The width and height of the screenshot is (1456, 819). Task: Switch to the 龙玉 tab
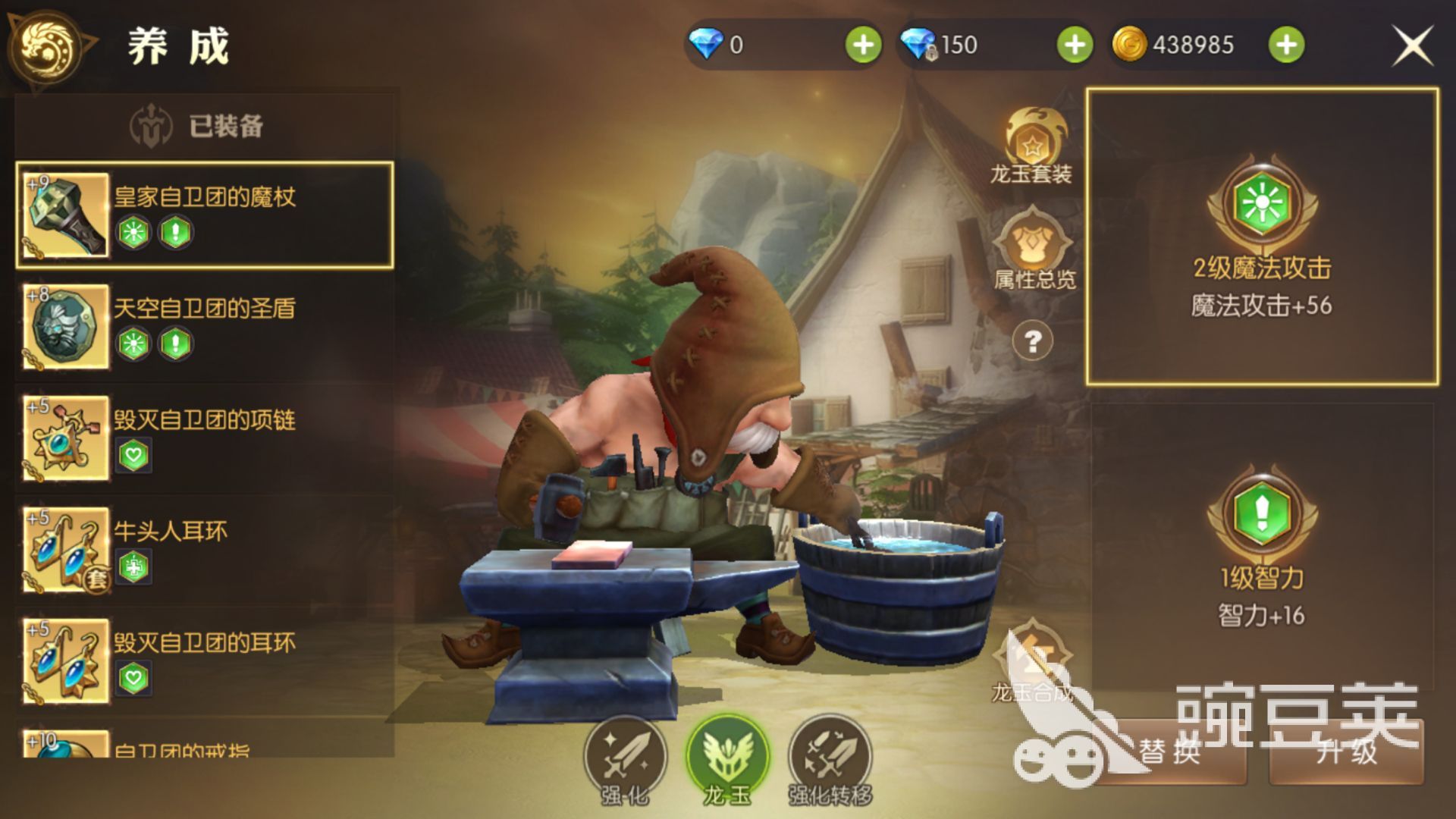point(727,758)
